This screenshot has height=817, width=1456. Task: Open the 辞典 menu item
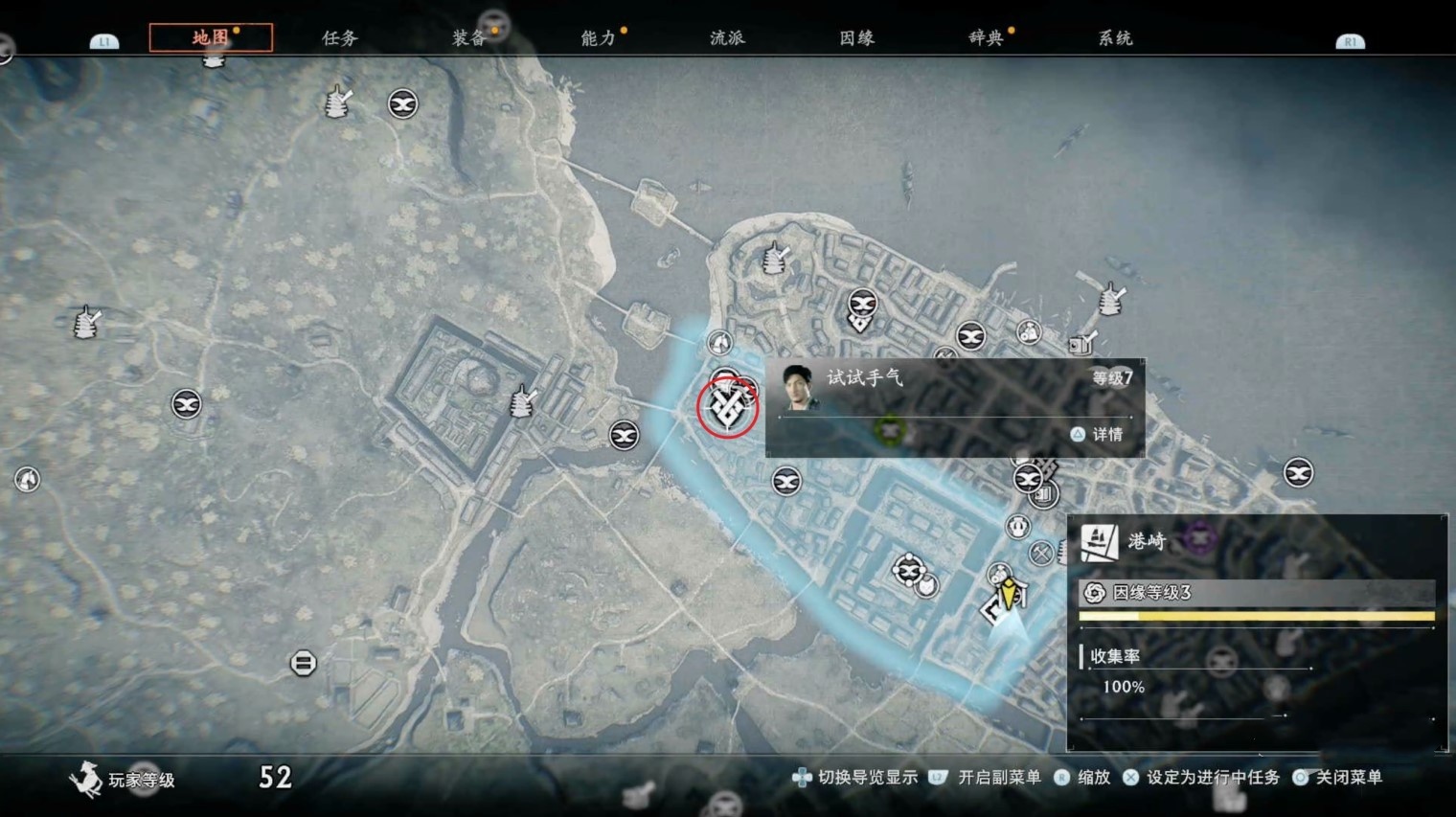click(987, 38)
